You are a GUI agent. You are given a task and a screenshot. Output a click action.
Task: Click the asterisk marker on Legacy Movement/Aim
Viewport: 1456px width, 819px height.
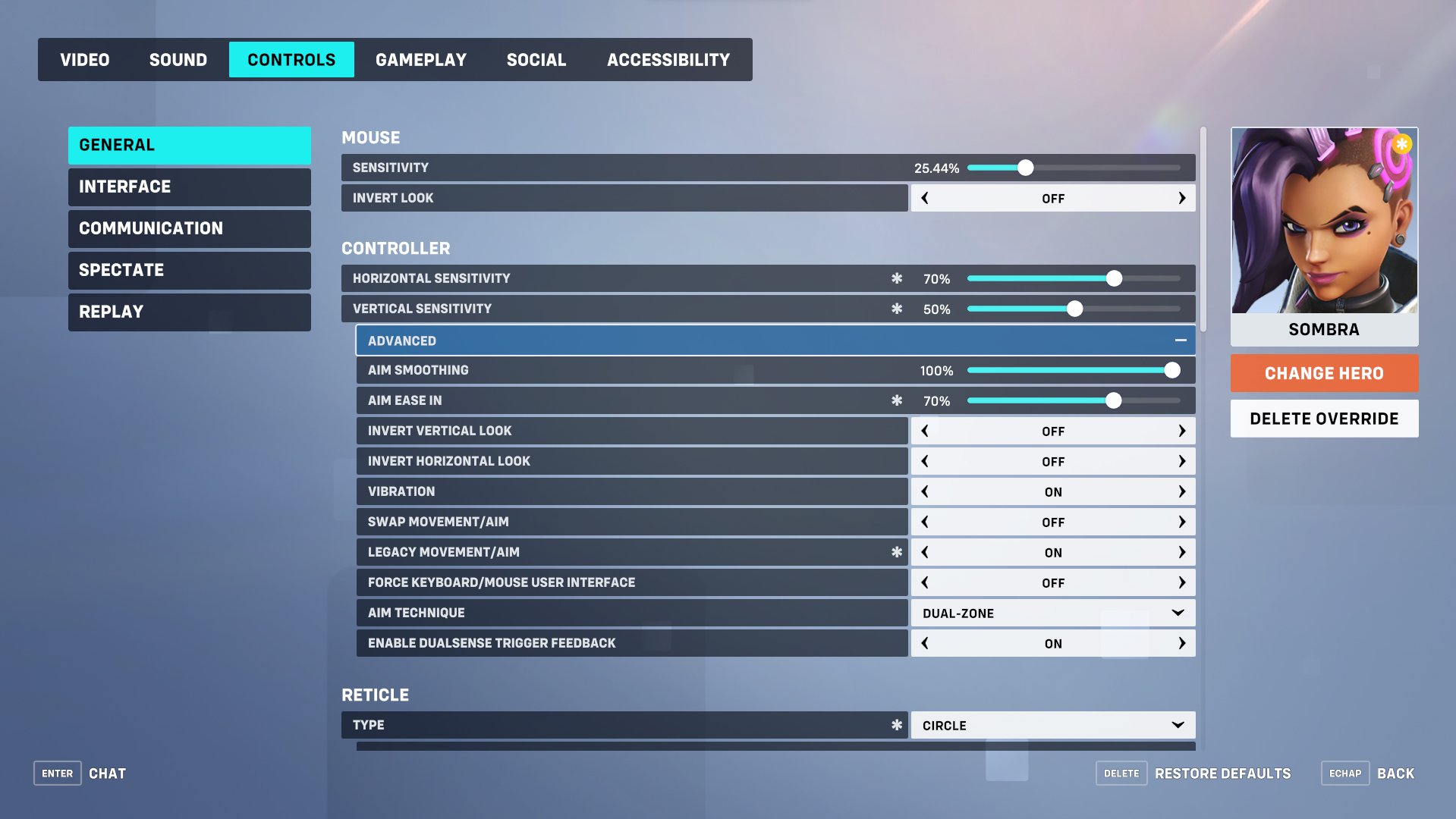(x=897, y=552)
